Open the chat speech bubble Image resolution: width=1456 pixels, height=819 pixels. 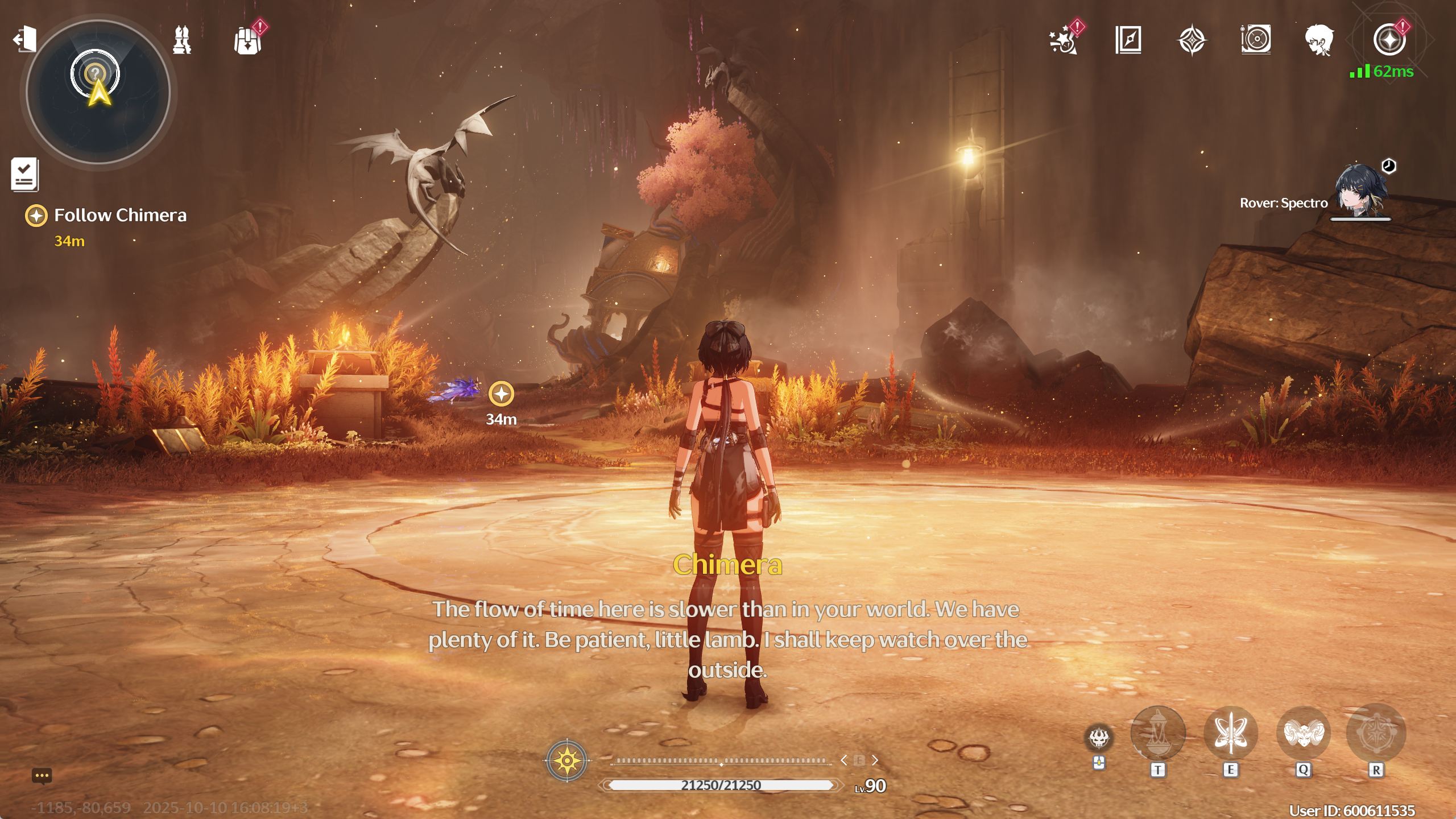click(42, 776)
